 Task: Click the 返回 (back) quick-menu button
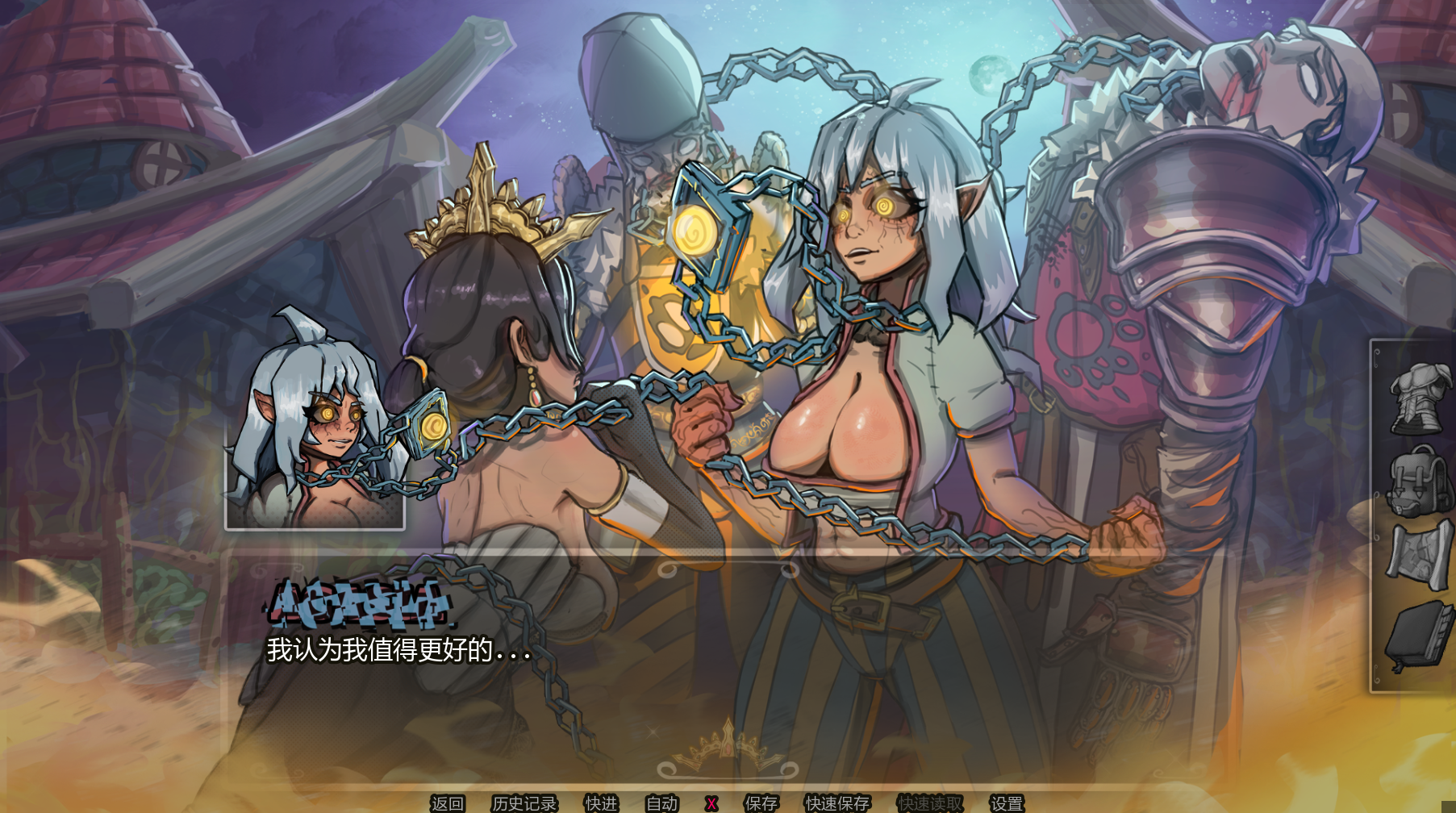(447, 803)
